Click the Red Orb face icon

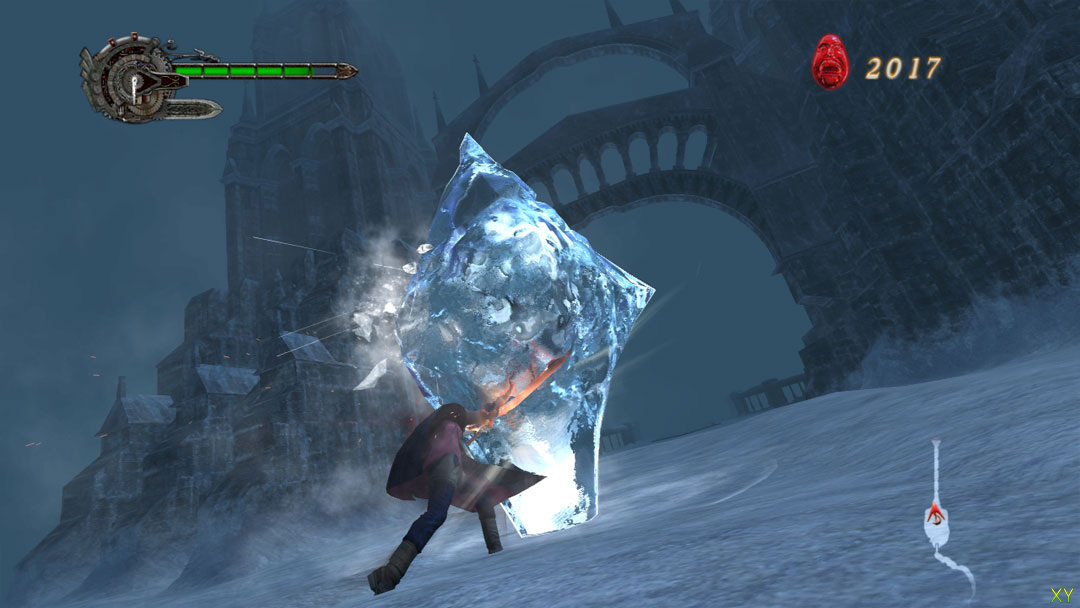(830, 62)
